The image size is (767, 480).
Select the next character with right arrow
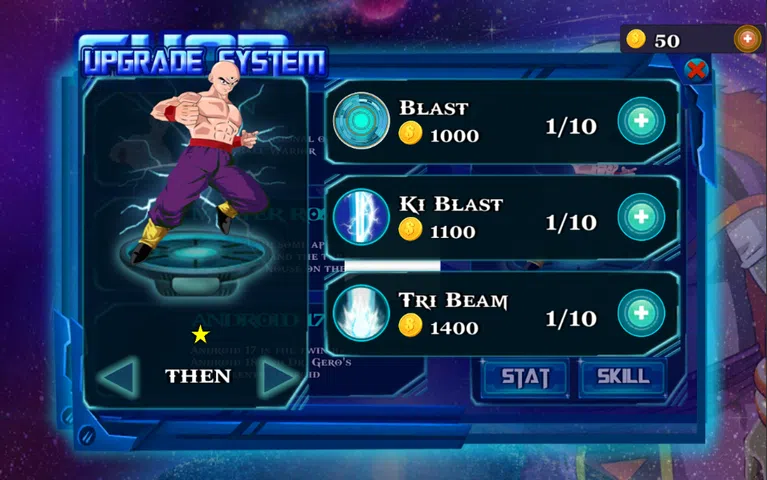[x=277, y=377]
